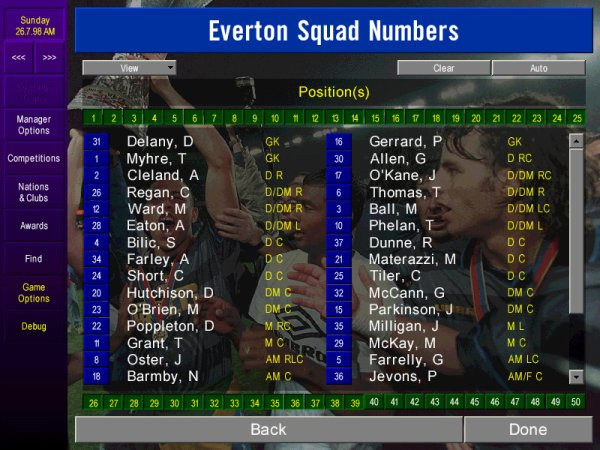The image size is (600, 450).
Task: Click the Clear button
Action: tap(443, 68)
